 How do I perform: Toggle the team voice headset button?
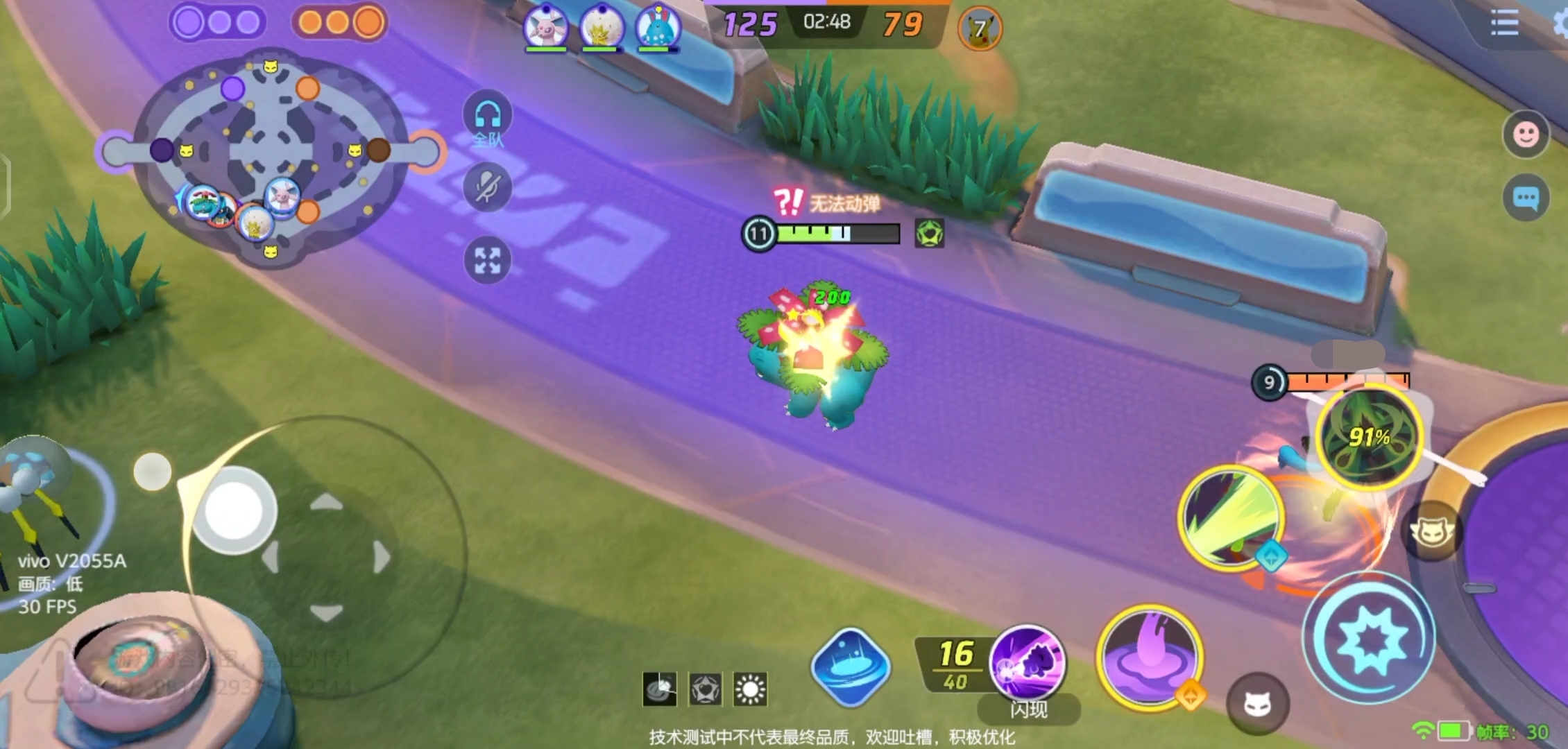pos(488,117)
